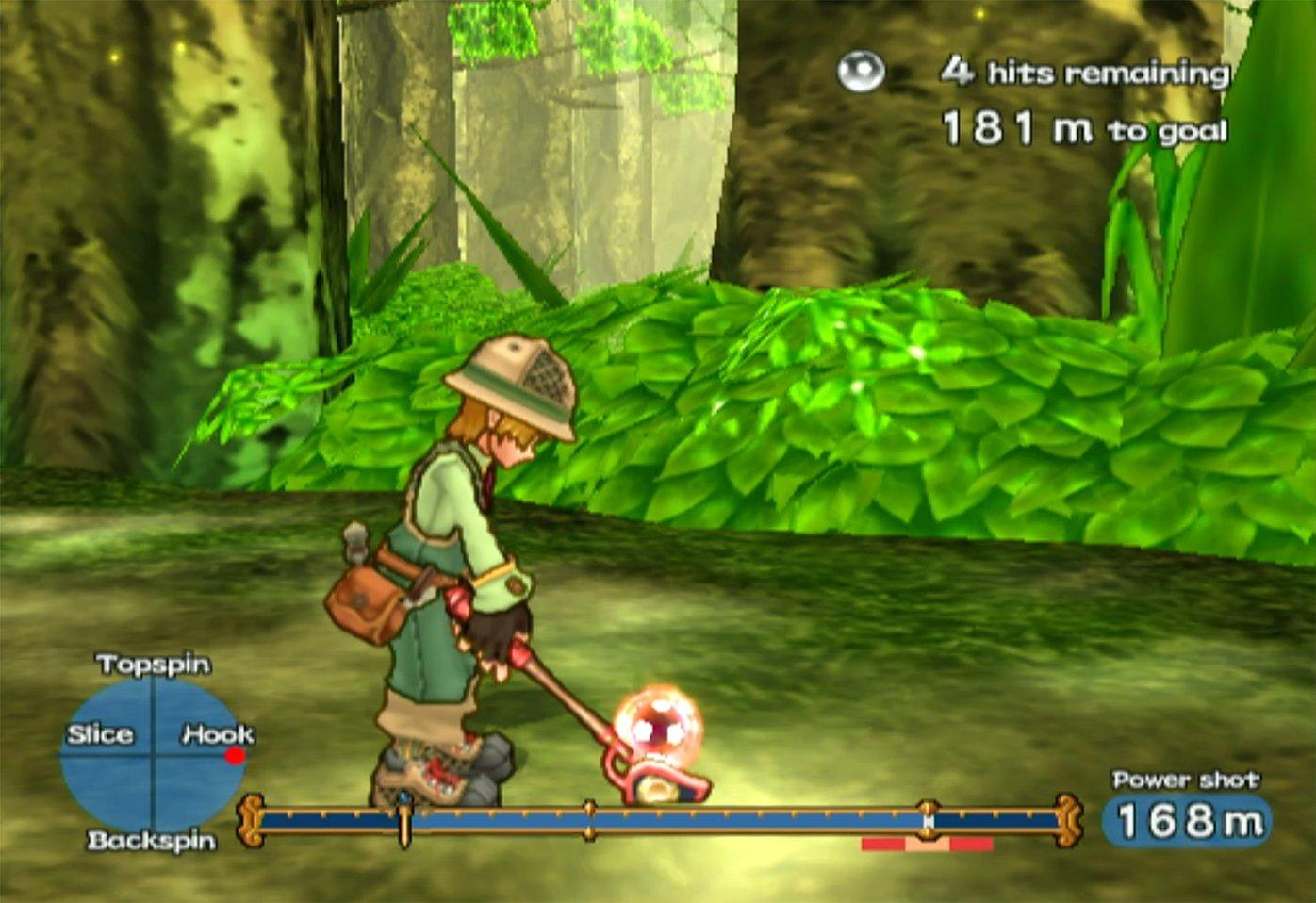Select Topspin on the spin dial

pyautogui.click(x=153, y=665)
